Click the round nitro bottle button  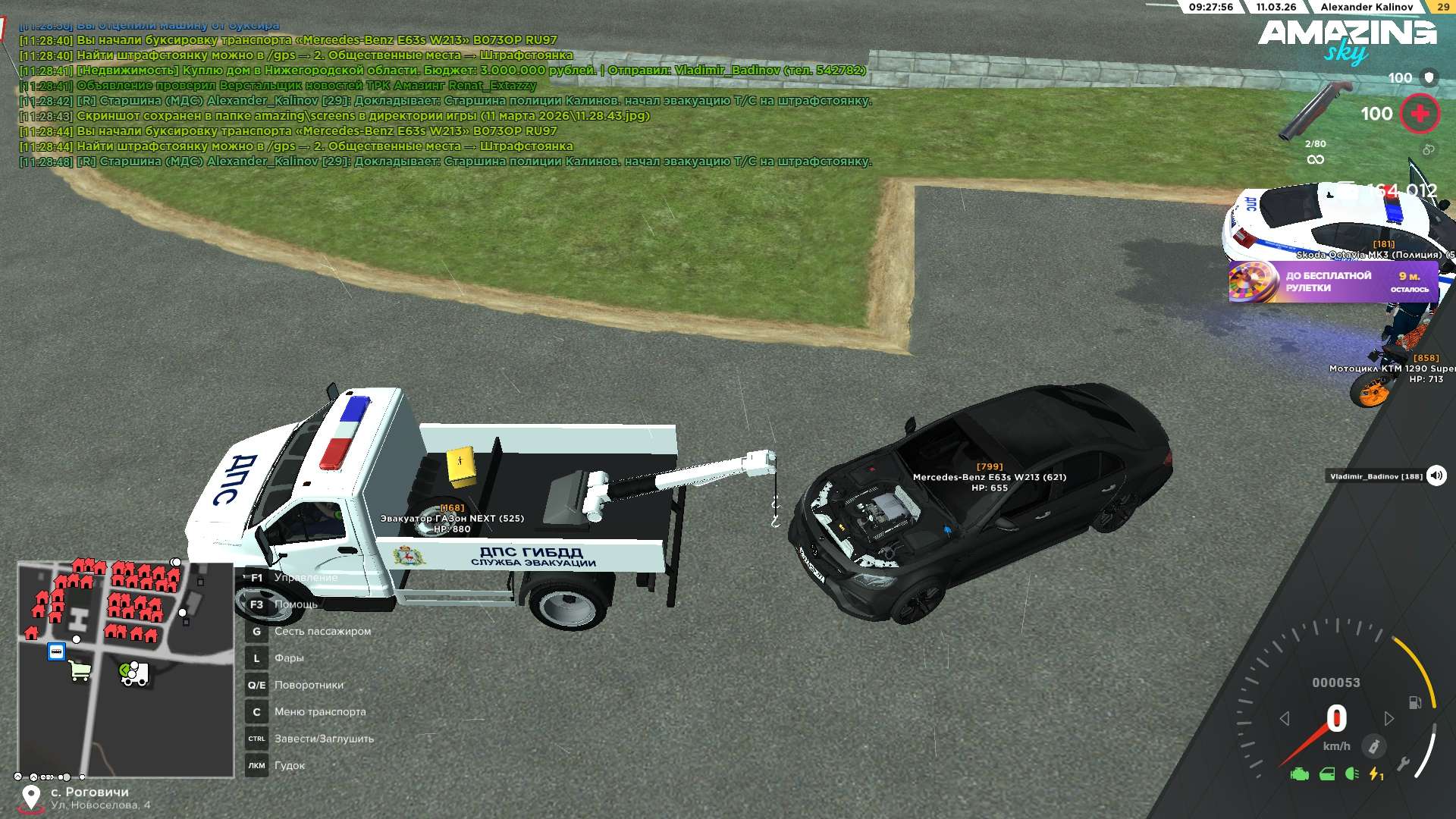1373,746
